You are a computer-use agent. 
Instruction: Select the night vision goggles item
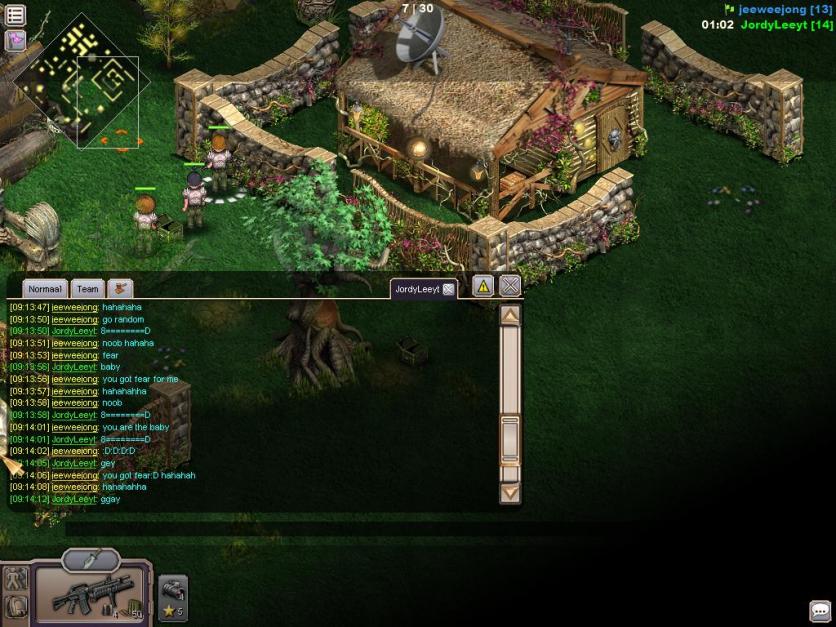(x=172, y=591)
